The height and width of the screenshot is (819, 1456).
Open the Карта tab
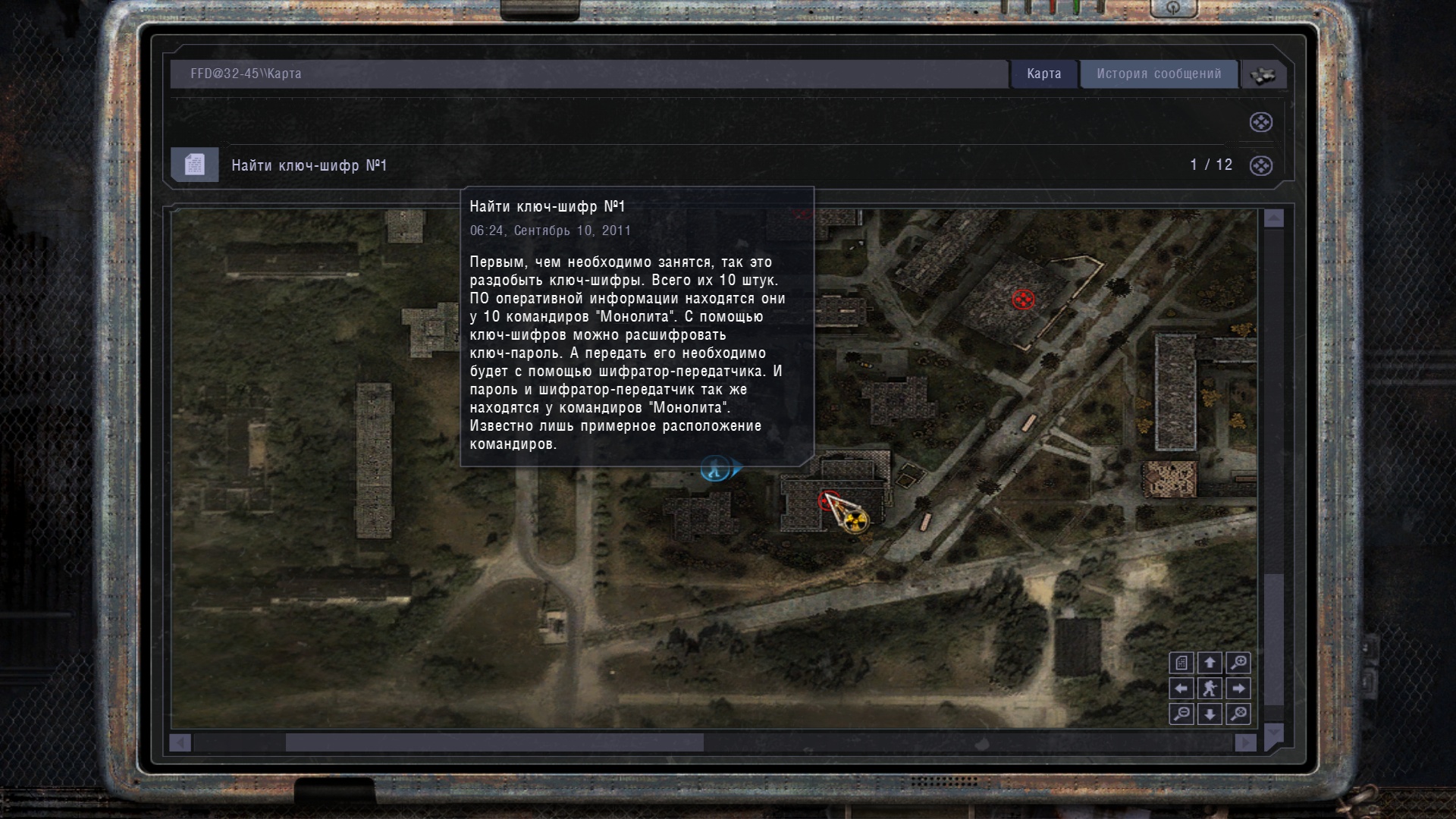coord(1043,74)
